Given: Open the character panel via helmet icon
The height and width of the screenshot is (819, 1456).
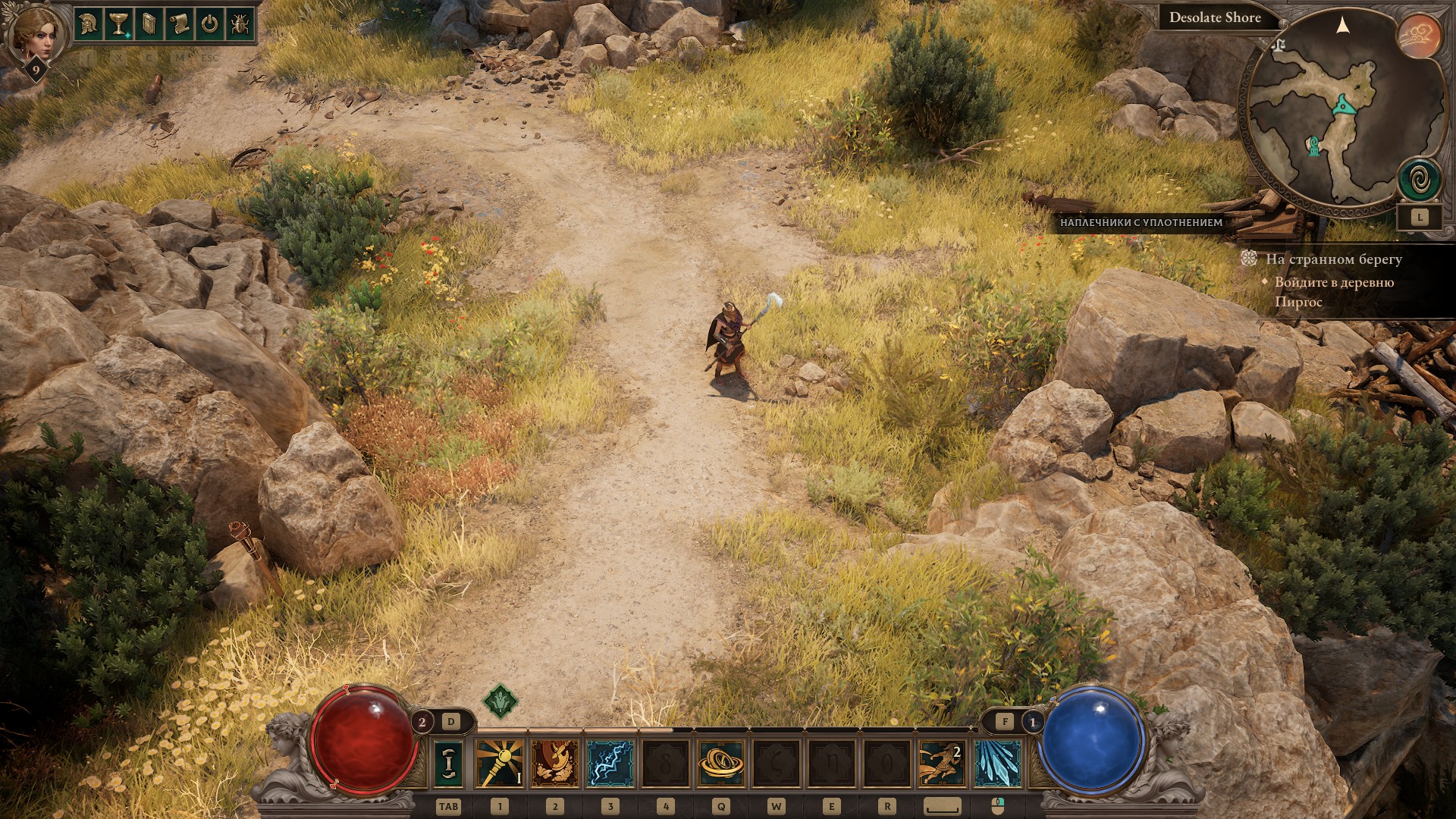Looking at the screenshot, I should 89,24.
